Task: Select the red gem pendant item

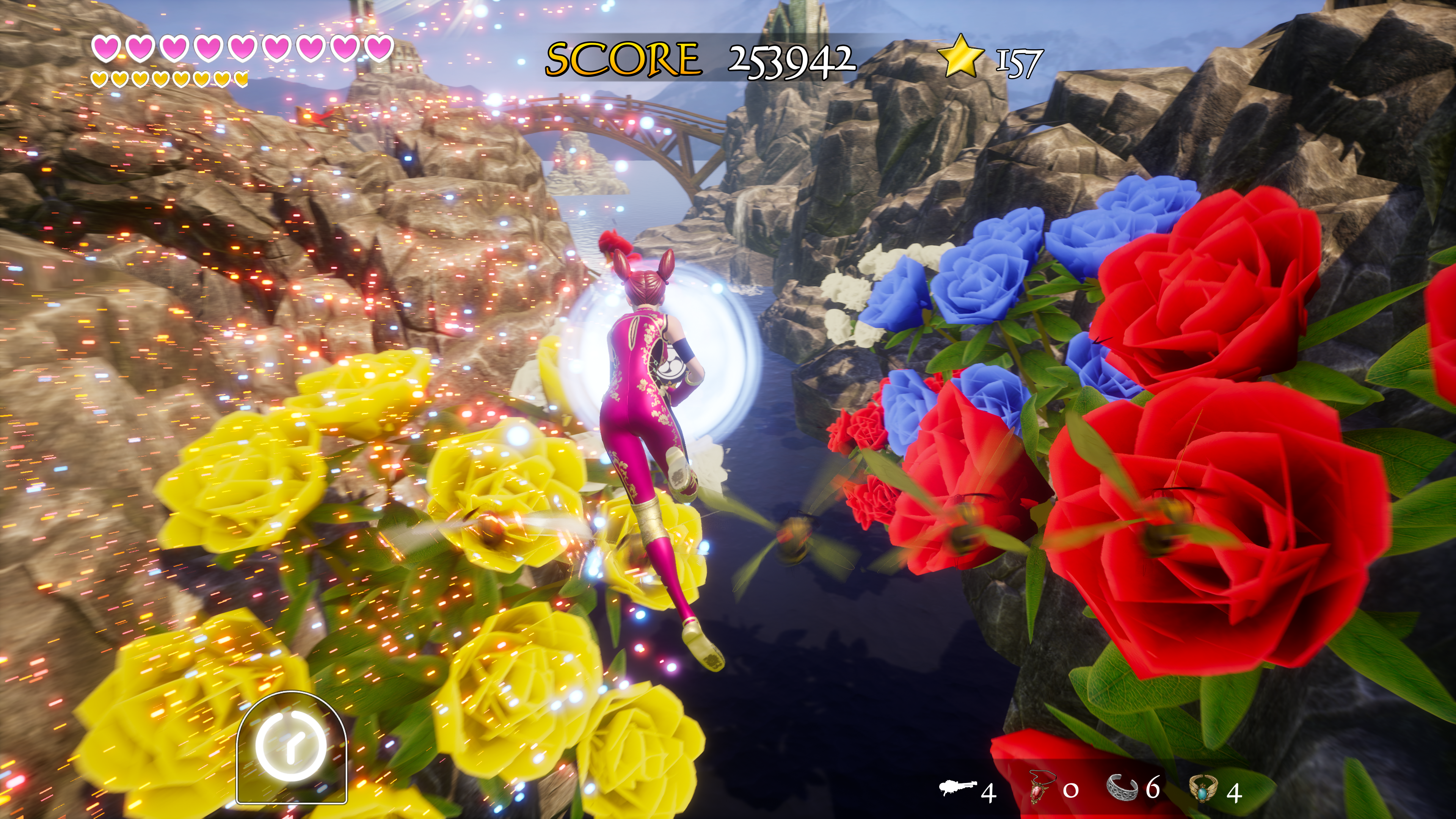Action: pyautogui.click(x=1040, y=788)
